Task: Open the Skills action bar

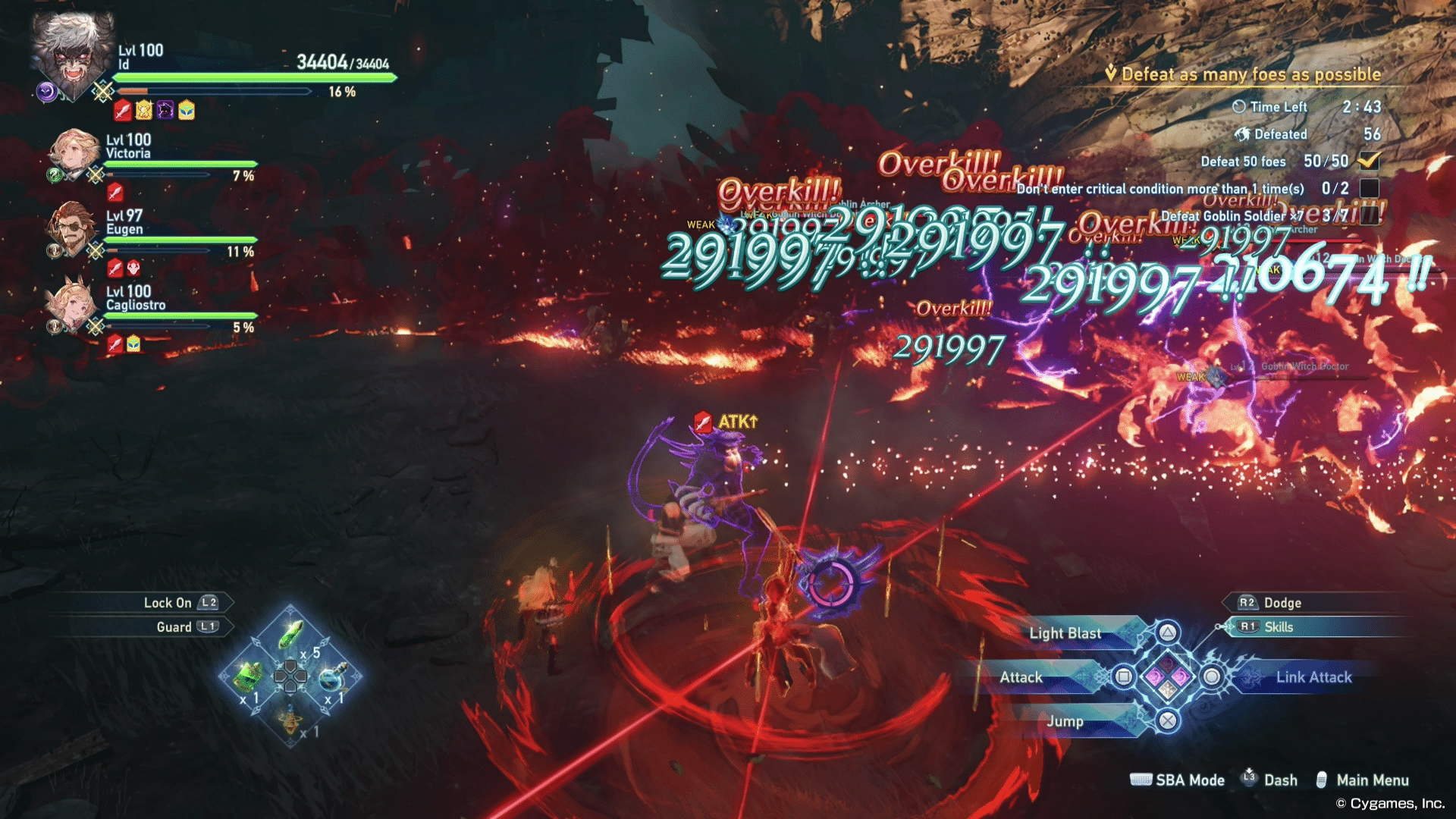Action: (1279, 627)
